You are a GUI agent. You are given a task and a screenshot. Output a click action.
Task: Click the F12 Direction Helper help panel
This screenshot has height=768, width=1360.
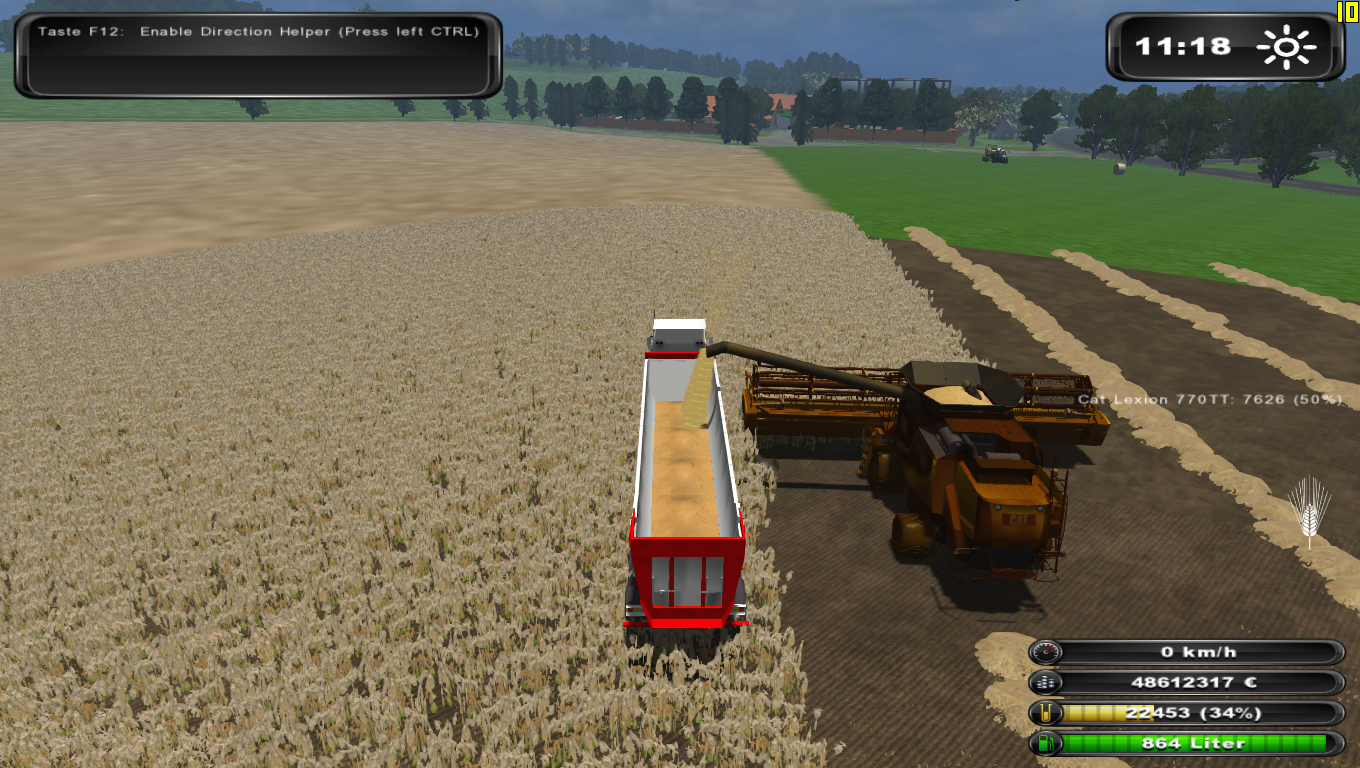coord(258,54)
